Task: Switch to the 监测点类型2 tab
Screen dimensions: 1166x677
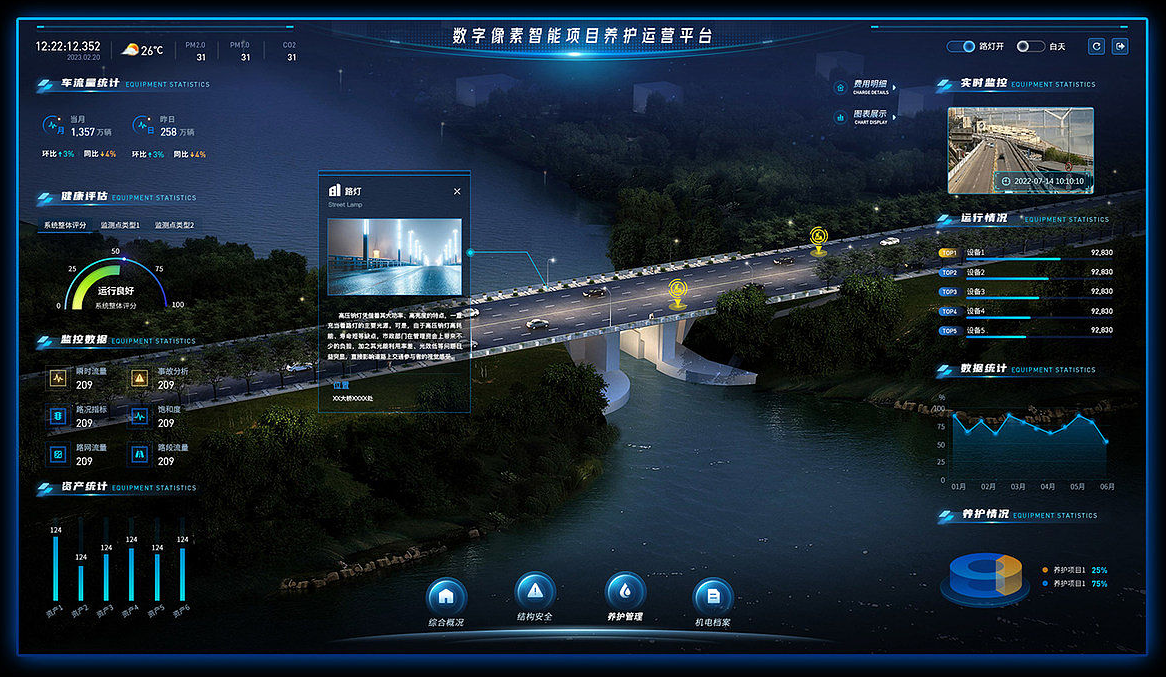Action: tap(174, 225)
